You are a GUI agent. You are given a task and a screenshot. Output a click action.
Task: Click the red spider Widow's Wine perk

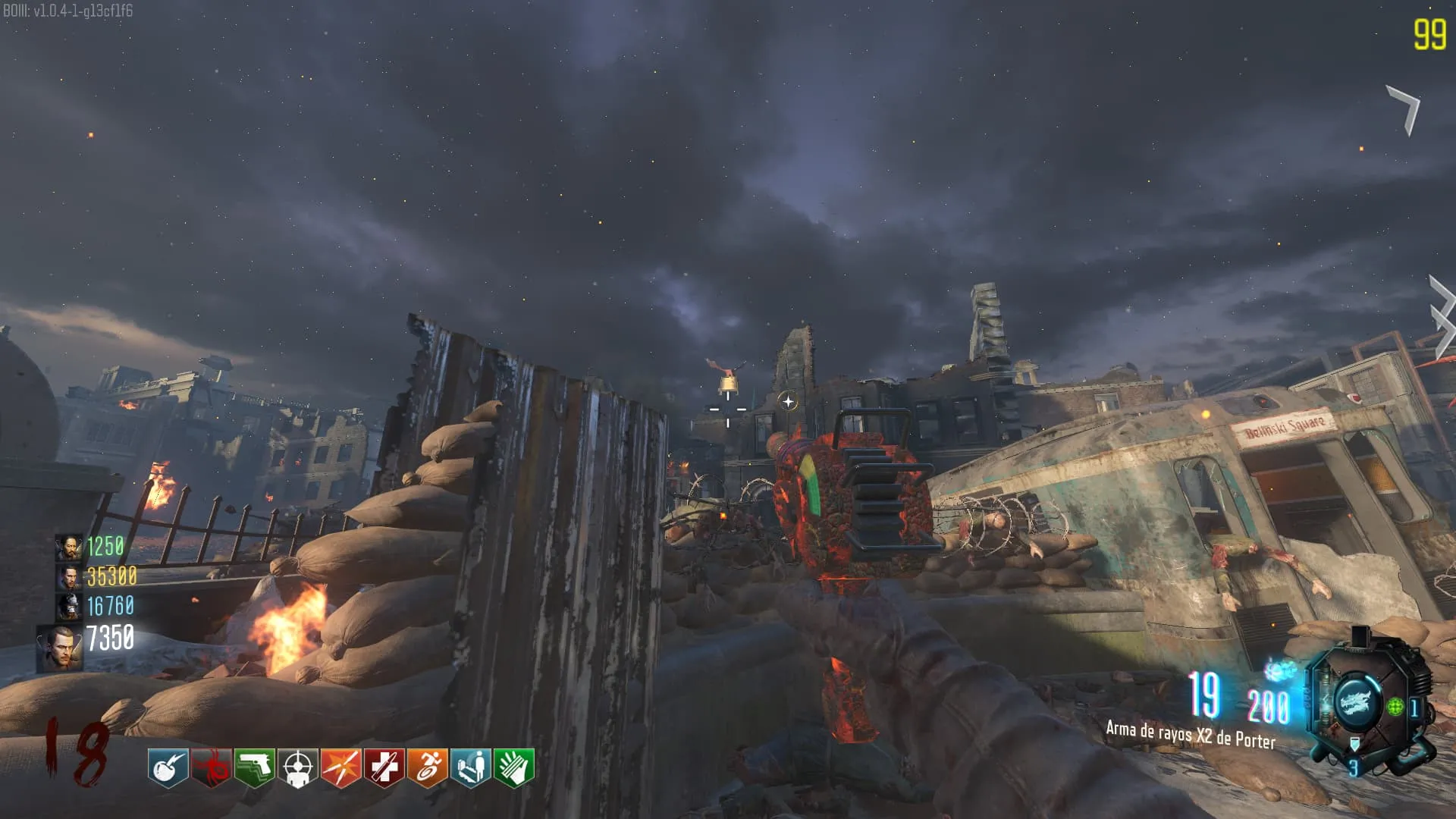pyautogui.click(x=211, y=767)
